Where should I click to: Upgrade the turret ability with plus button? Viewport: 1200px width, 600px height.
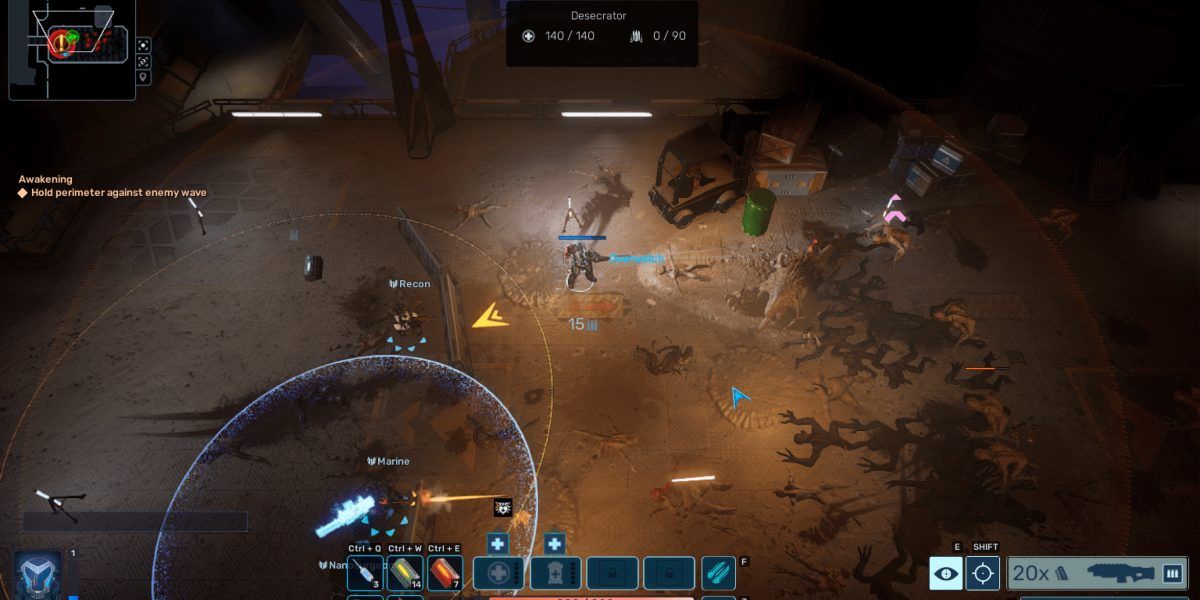(x=555, y=544)
